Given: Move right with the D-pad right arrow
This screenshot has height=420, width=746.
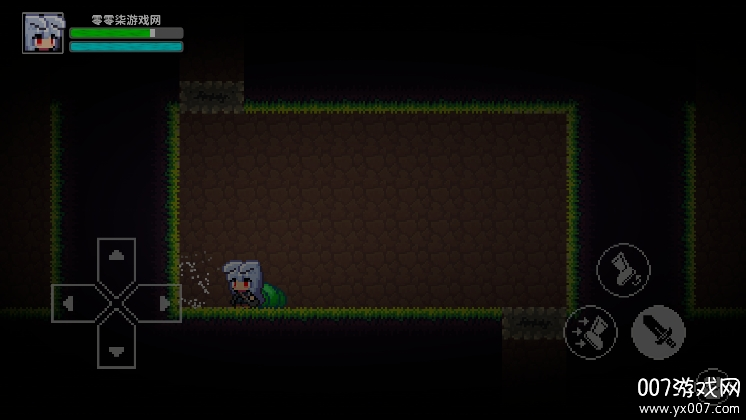Looking at the screenshot, I should coord(161,302).
